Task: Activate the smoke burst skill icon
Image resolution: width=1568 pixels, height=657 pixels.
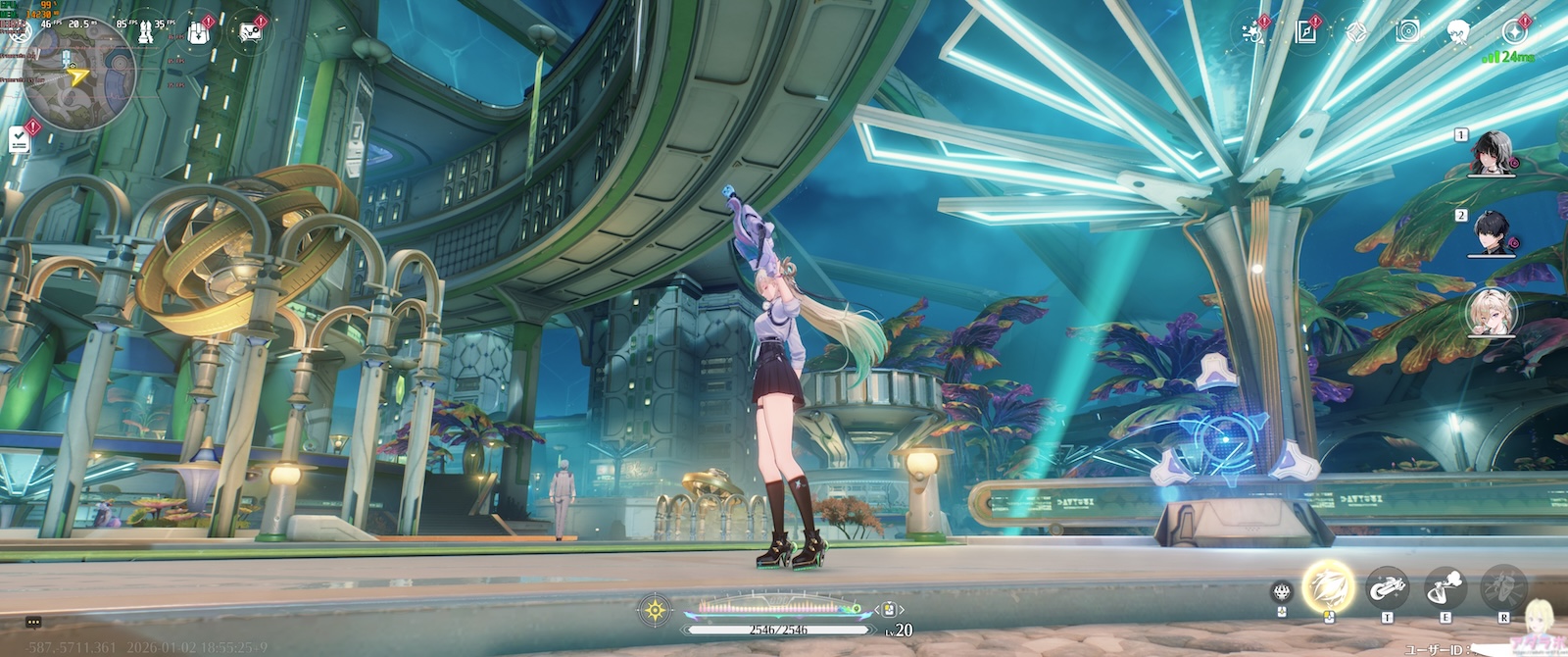Action: coord(1445,587)
